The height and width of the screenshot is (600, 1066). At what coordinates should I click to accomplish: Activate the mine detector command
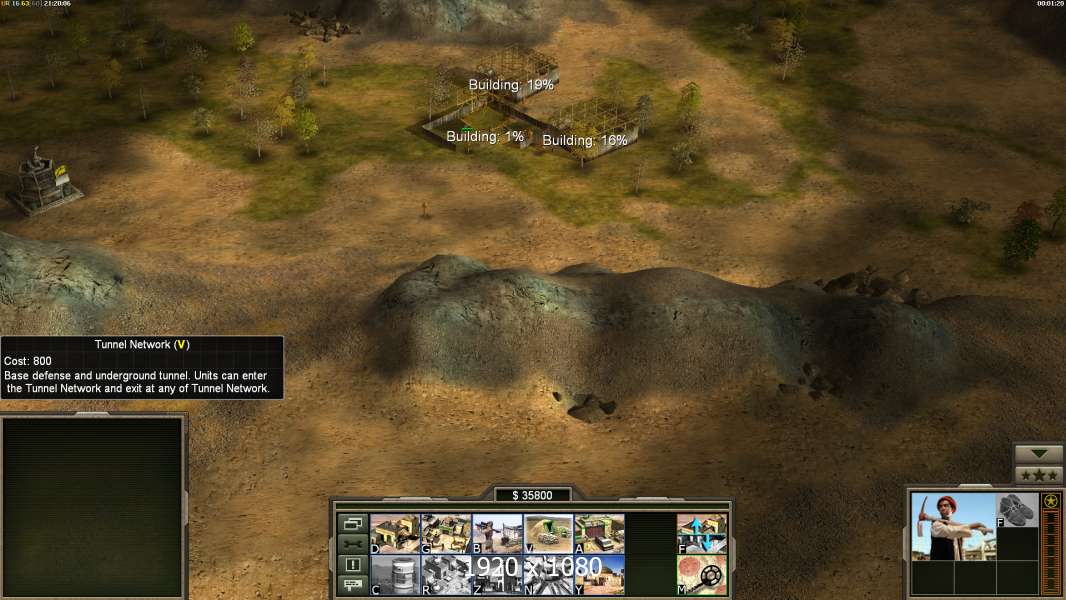(702, 574)
